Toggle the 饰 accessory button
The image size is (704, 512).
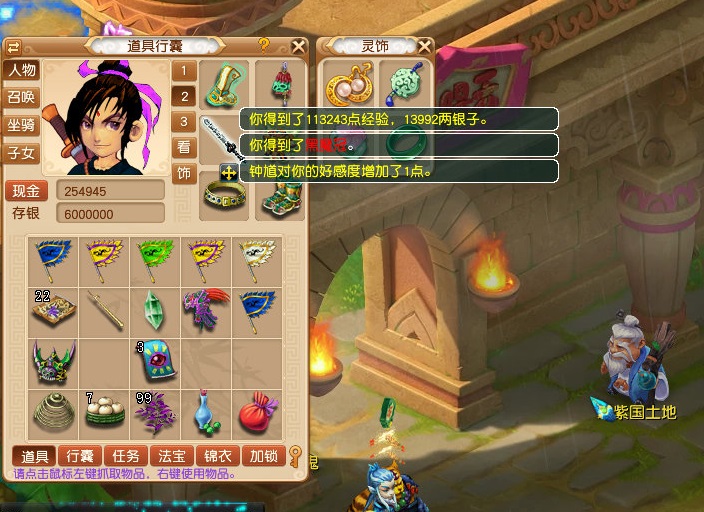point(184,173)
